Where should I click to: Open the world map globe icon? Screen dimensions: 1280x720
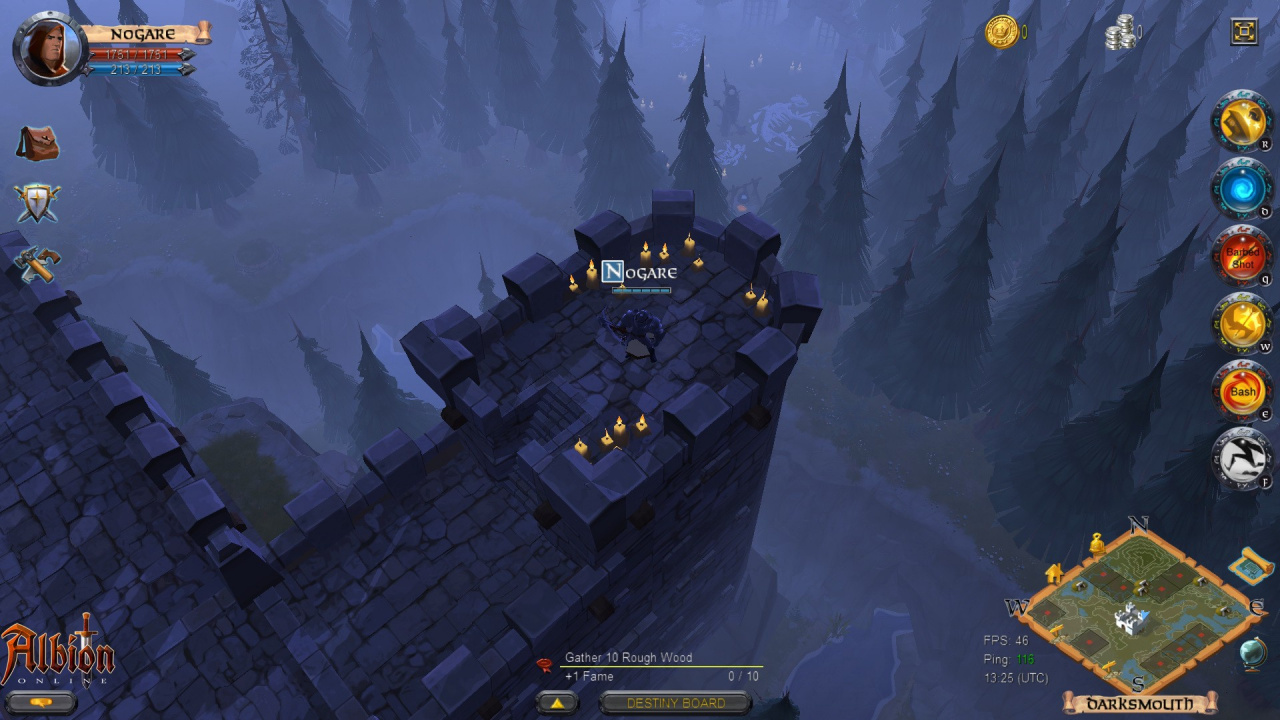(1252, 653)
